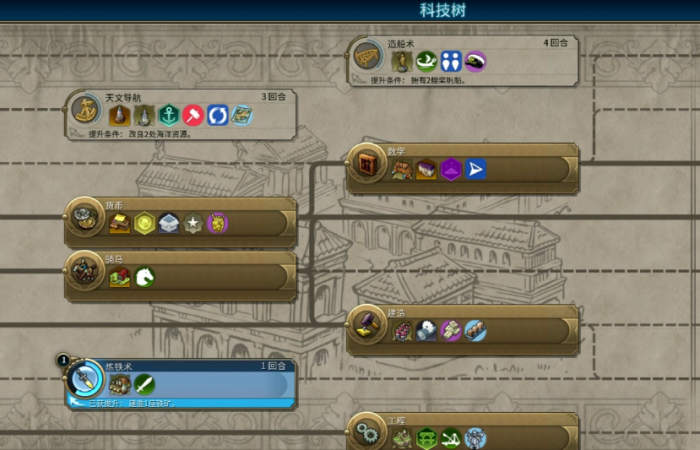The width and height of the screenshot is (700, 450).
Task: Check the green boat icon under 造船术
Action: click(426, 61)
